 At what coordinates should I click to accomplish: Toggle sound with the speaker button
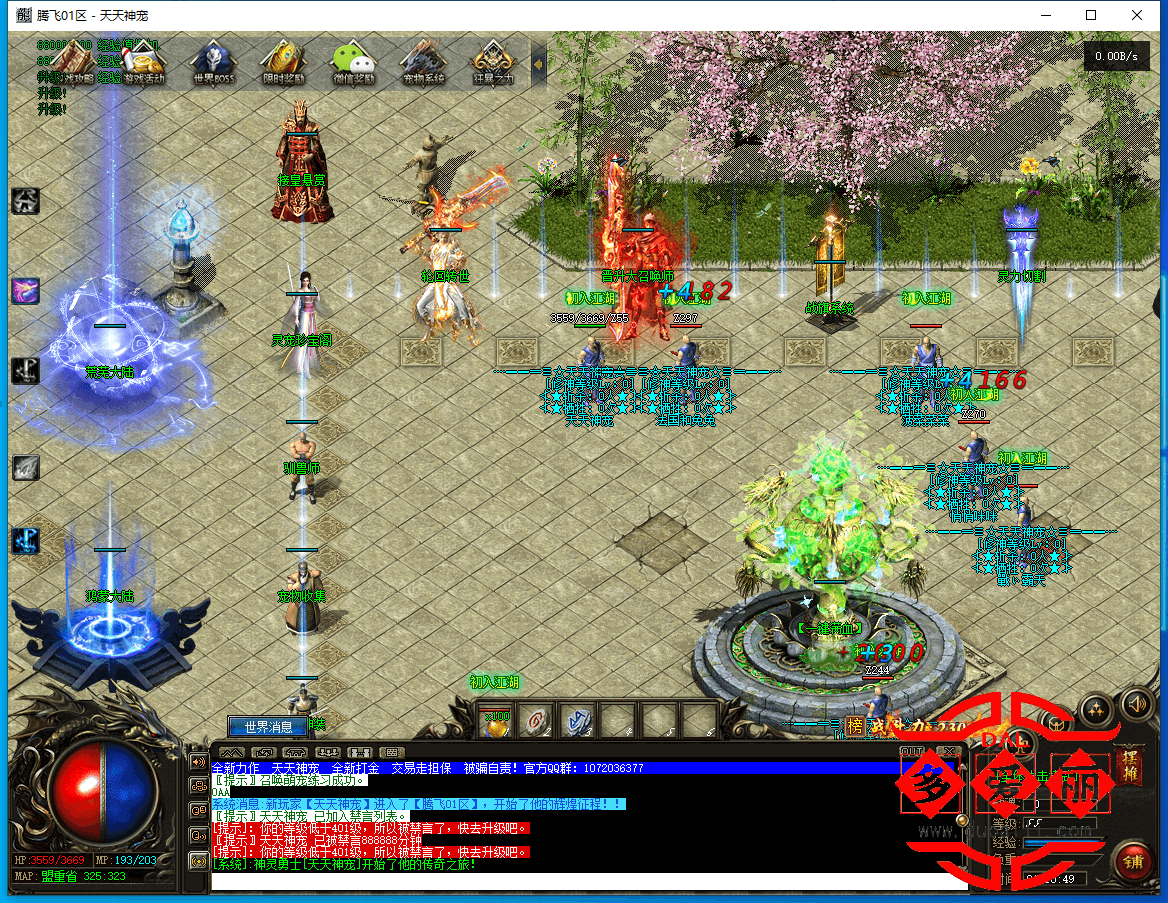pos(1137,703)
